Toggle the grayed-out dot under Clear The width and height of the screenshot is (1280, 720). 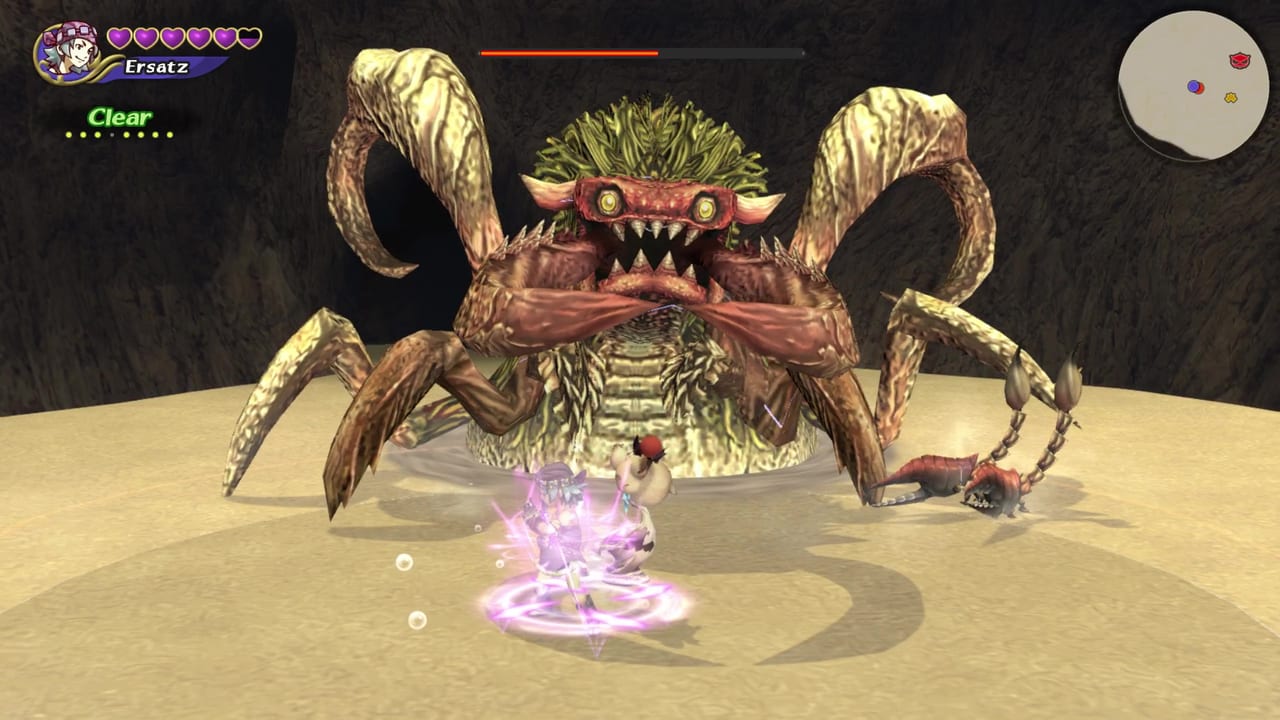click(111, 134)
